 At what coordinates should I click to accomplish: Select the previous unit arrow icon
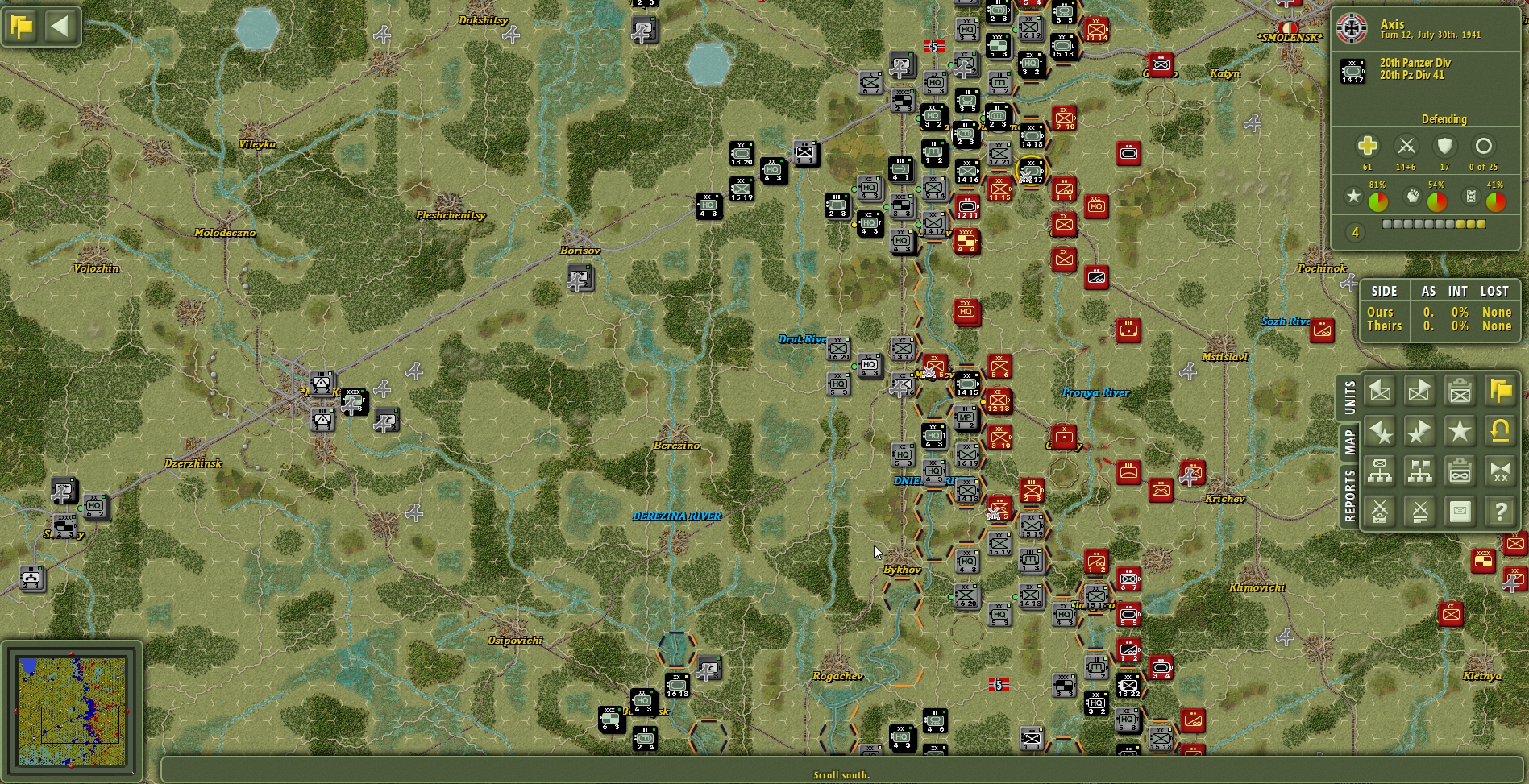pos(1378,391)
